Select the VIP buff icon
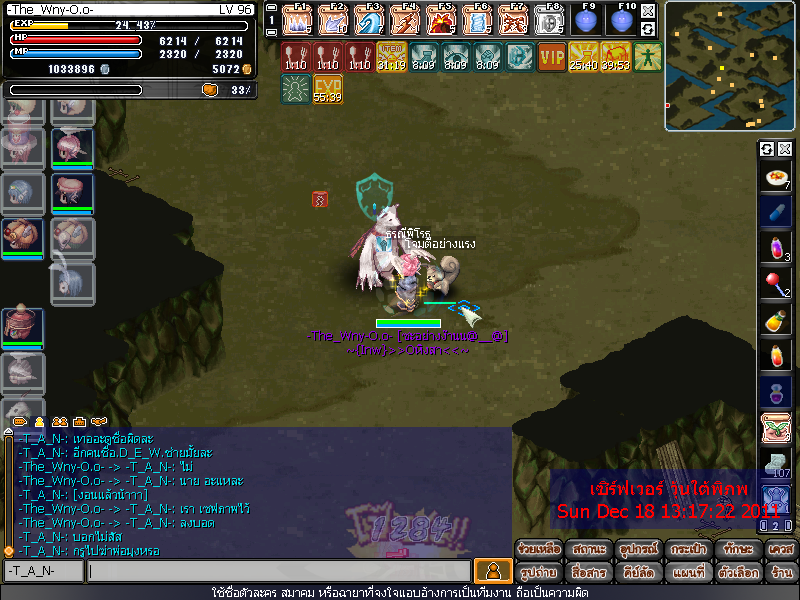 (551, 56)
